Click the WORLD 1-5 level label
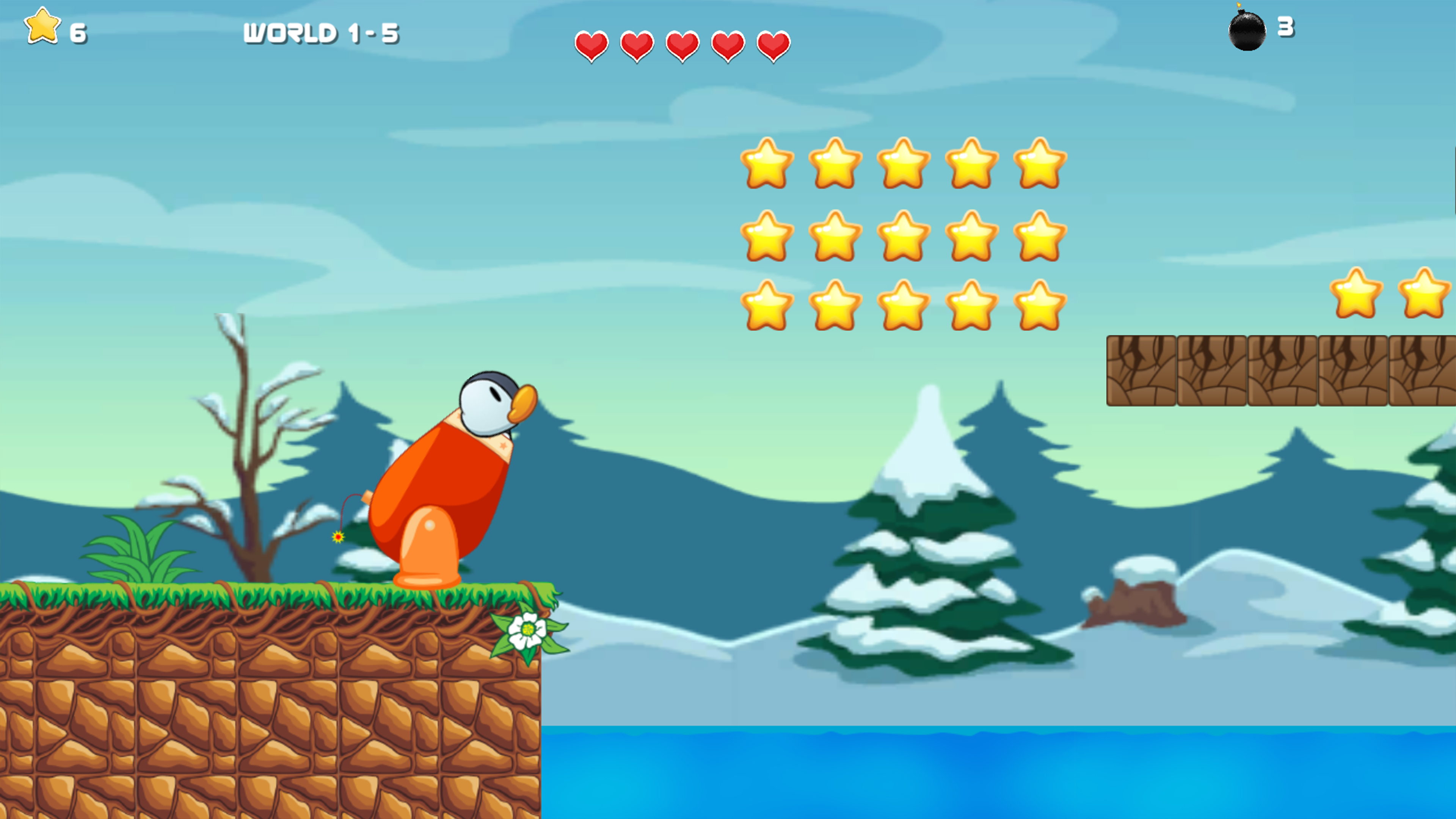 pos(322,32)
